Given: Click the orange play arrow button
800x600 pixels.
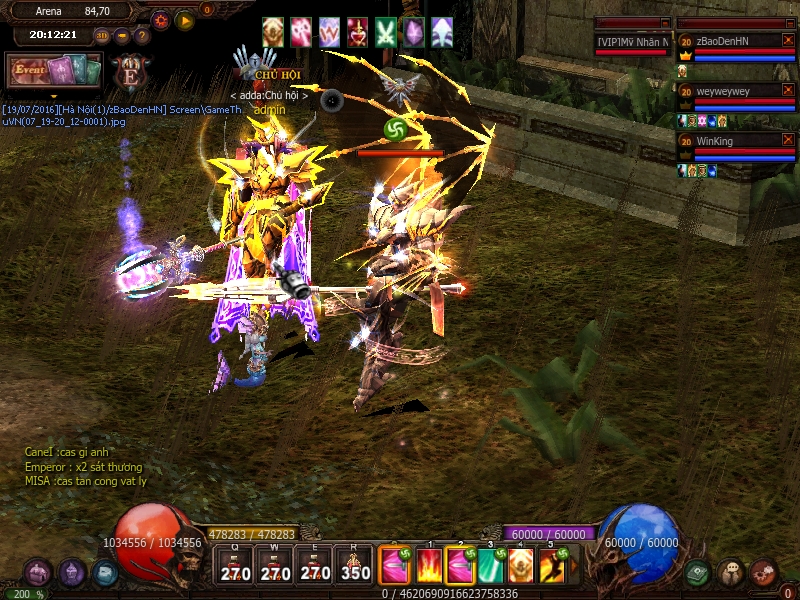Looking at the screenshot, I should coord(185,20).
